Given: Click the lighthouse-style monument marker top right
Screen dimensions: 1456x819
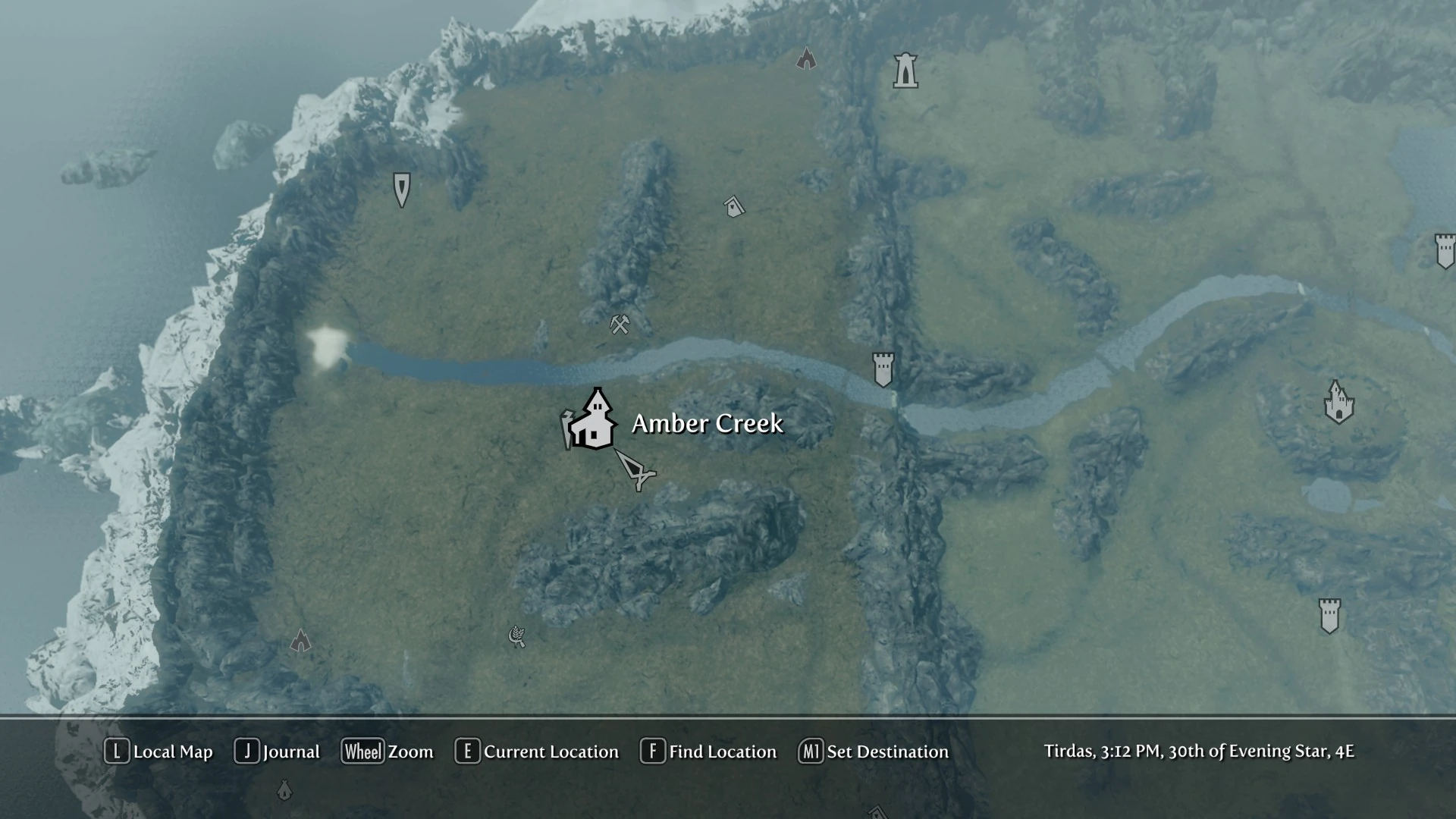Looking at the screenshot, I should [x=906, y=70].
